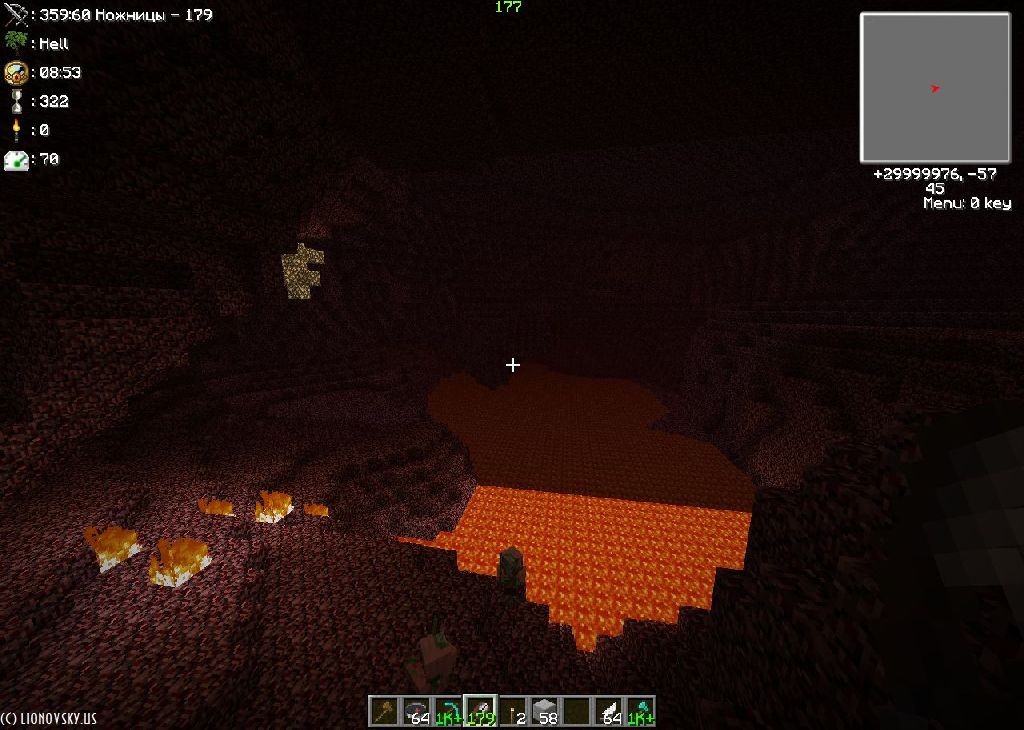The image size is (1024, 730).
Task: Select the stone block stack of 58
Action: 544,711
